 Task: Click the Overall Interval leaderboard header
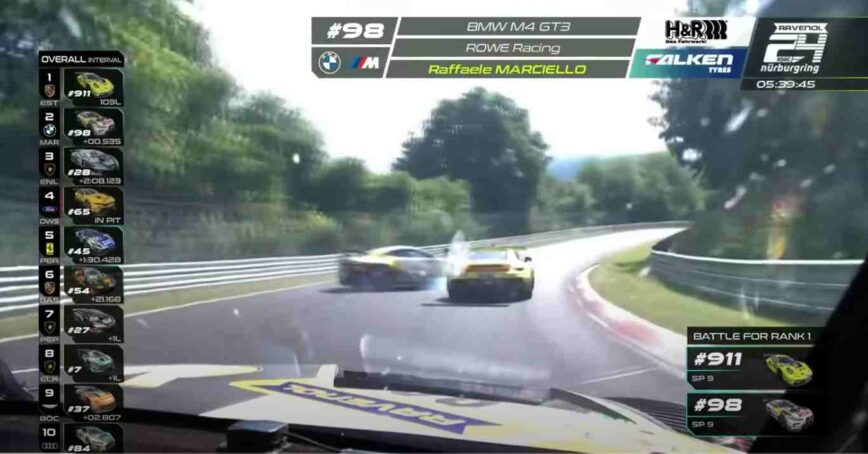point(81,59)
